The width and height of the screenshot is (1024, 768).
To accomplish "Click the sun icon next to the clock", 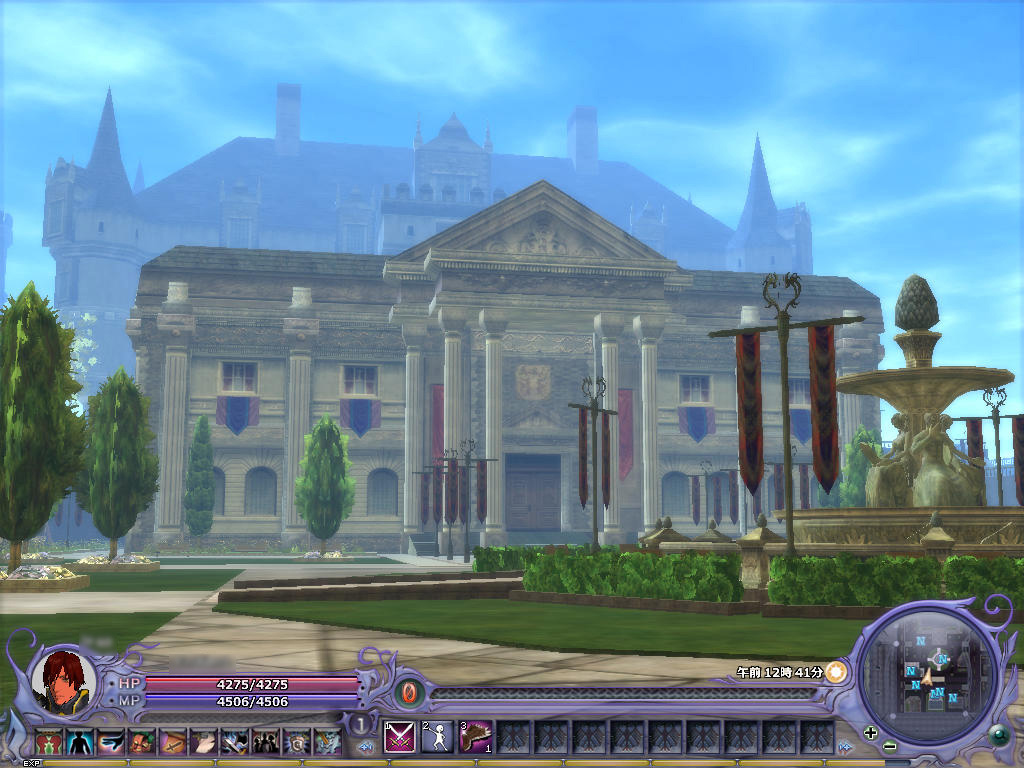I will [x=836, y=672].
